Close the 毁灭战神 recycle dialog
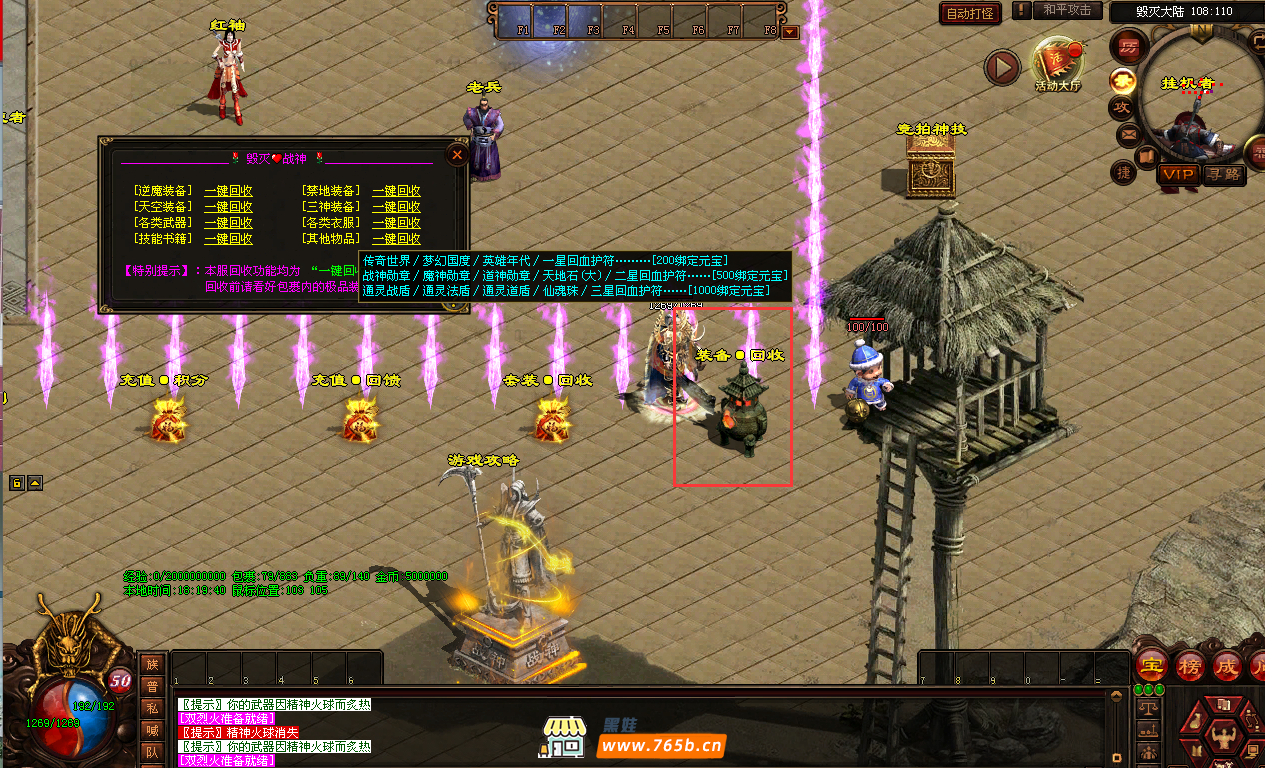 pos(457,155)
